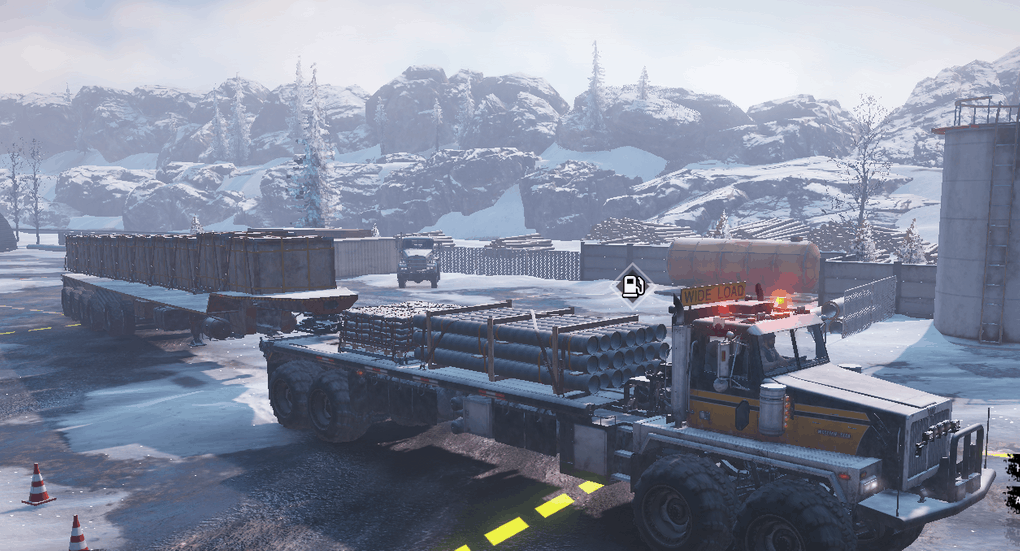Click the fuel station marker icon
Viewport: 1020px width, 551px height.
632,285
